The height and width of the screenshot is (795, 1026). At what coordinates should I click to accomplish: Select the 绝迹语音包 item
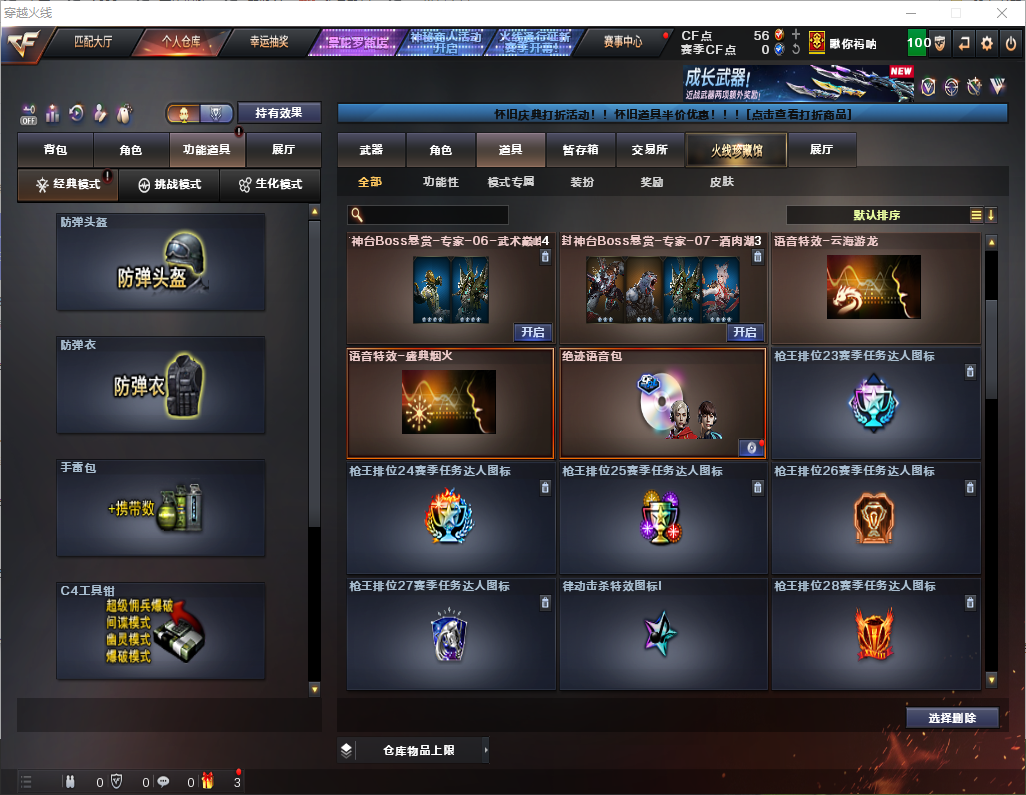[662, 403]
